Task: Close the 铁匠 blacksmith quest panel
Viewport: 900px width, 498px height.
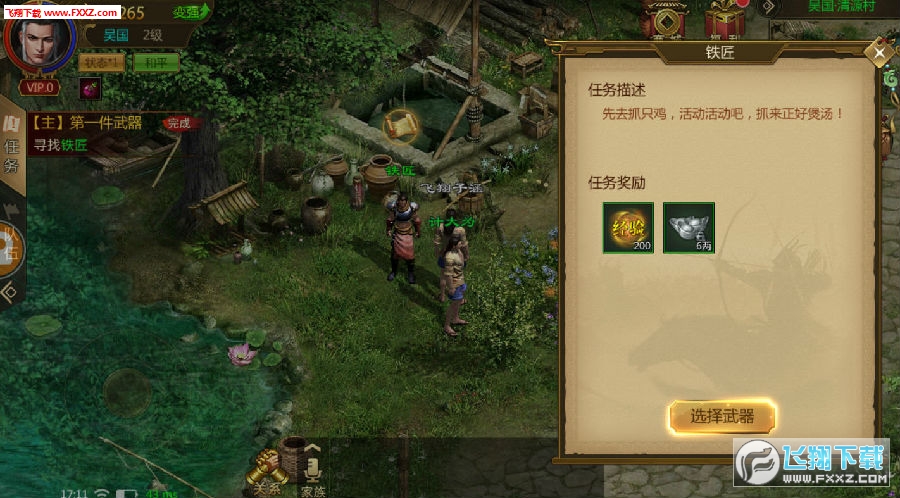Action: coord(879,52)
